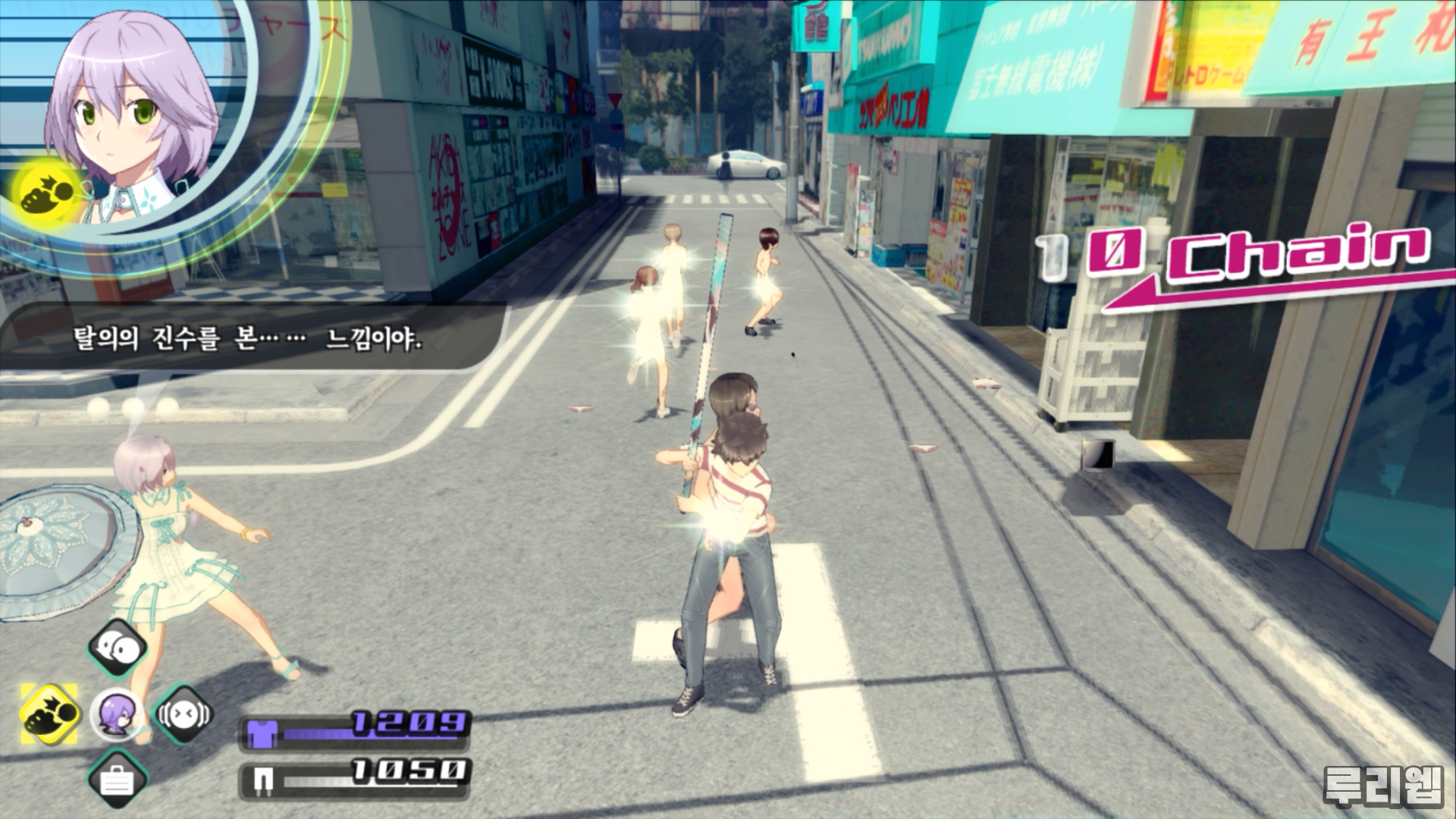This screenshot has width=1456, height=819.
Task: Open the briefcase item command
Action: [x=117, y=780]
